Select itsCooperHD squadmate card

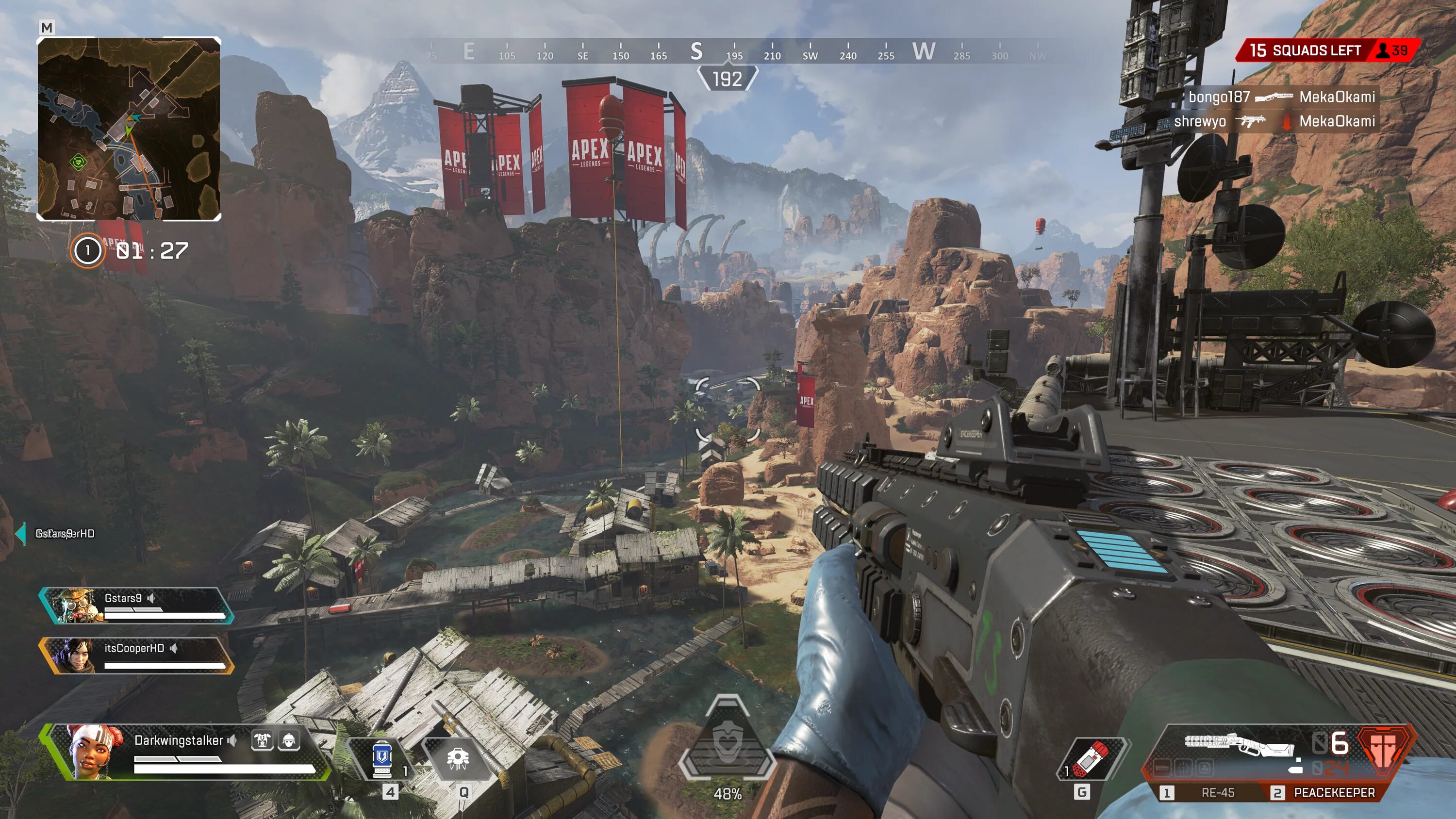136,655
